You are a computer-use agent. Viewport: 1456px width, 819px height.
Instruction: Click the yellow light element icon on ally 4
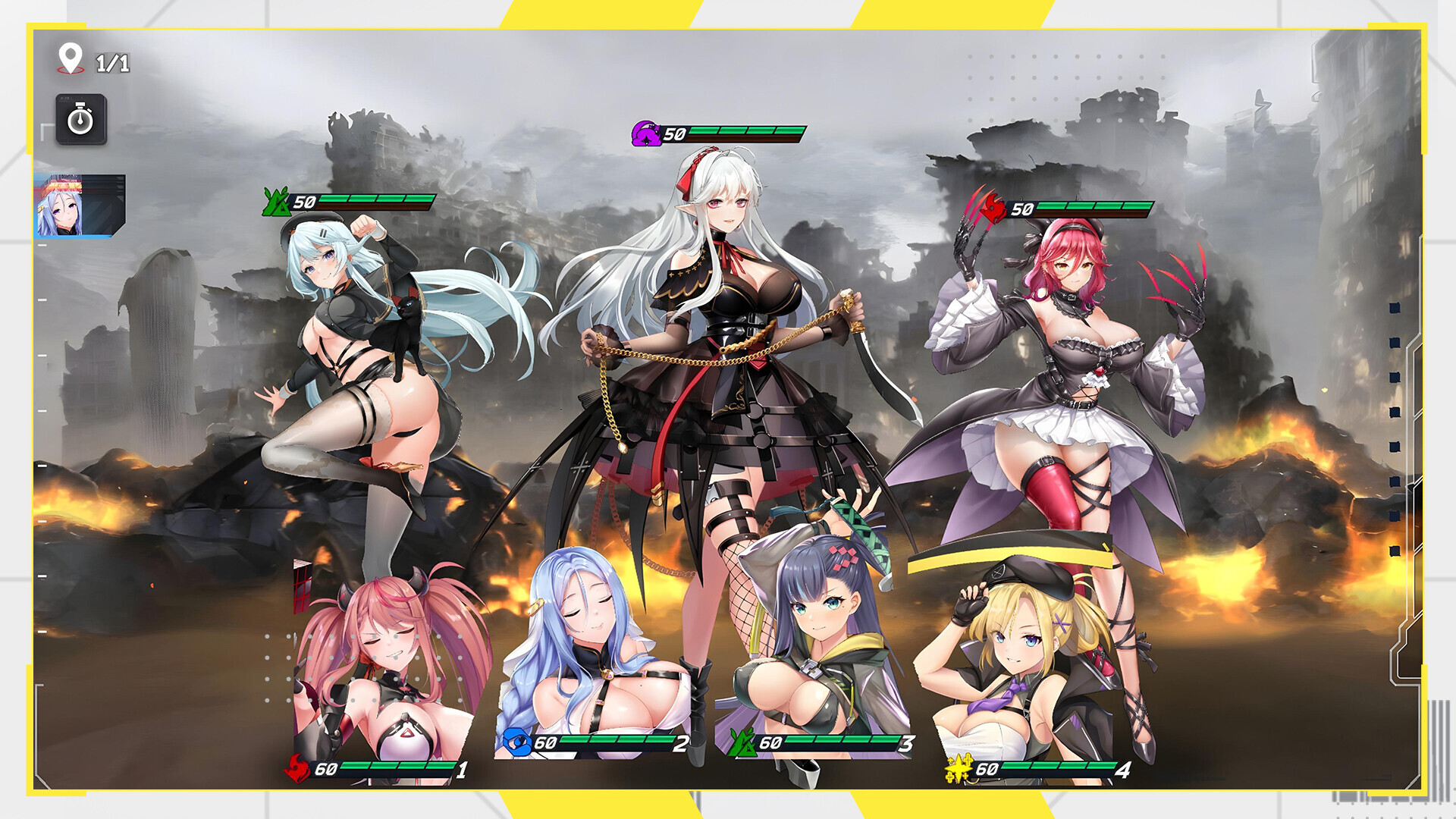point(959,768)
